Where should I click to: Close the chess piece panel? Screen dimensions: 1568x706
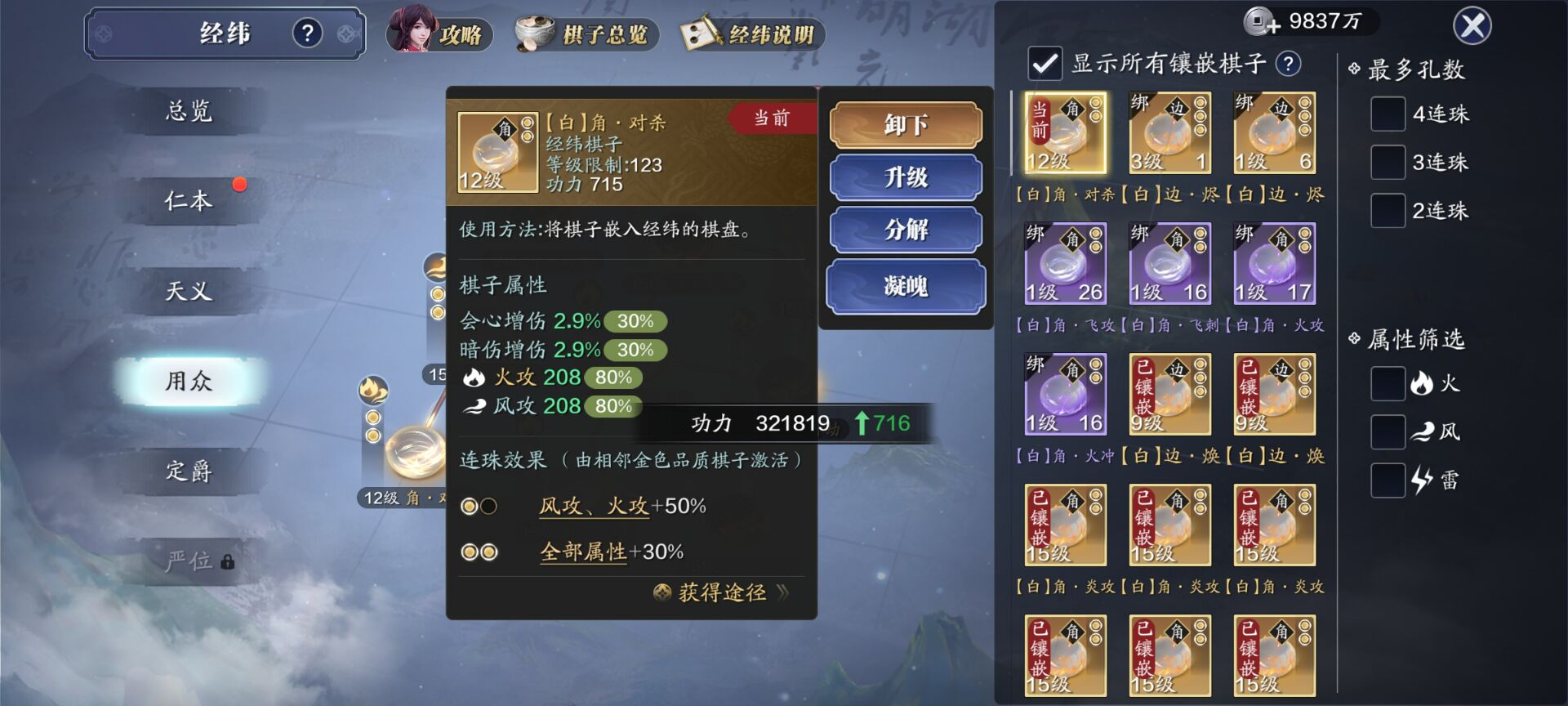pos(1472,27)
